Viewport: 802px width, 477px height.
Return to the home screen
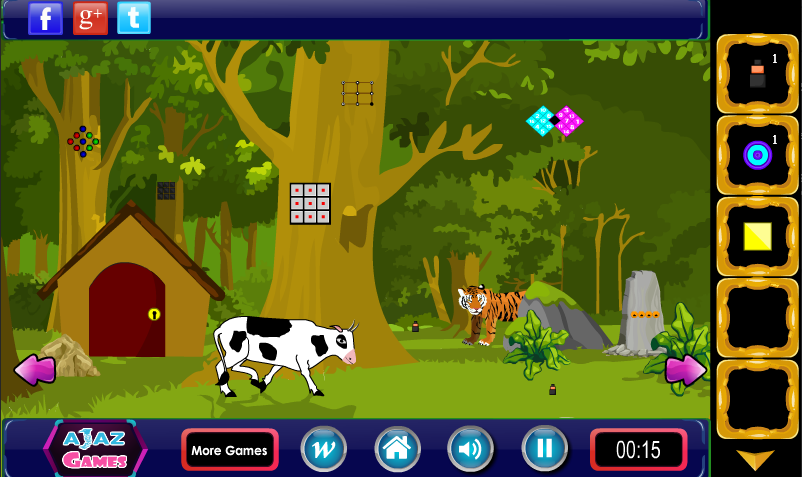pos(397,450)
